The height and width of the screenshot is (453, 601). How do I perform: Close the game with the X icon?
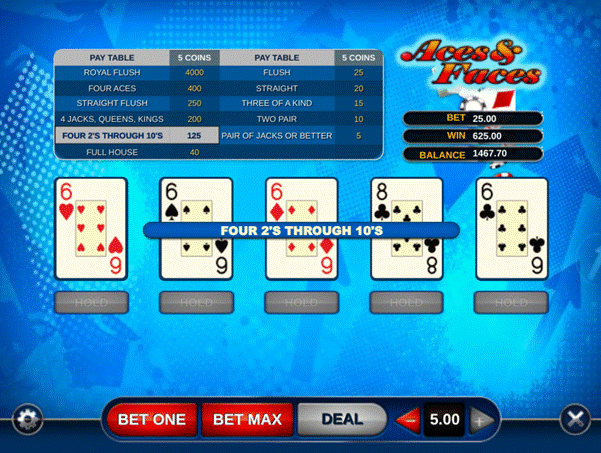[x=574, y=419]
